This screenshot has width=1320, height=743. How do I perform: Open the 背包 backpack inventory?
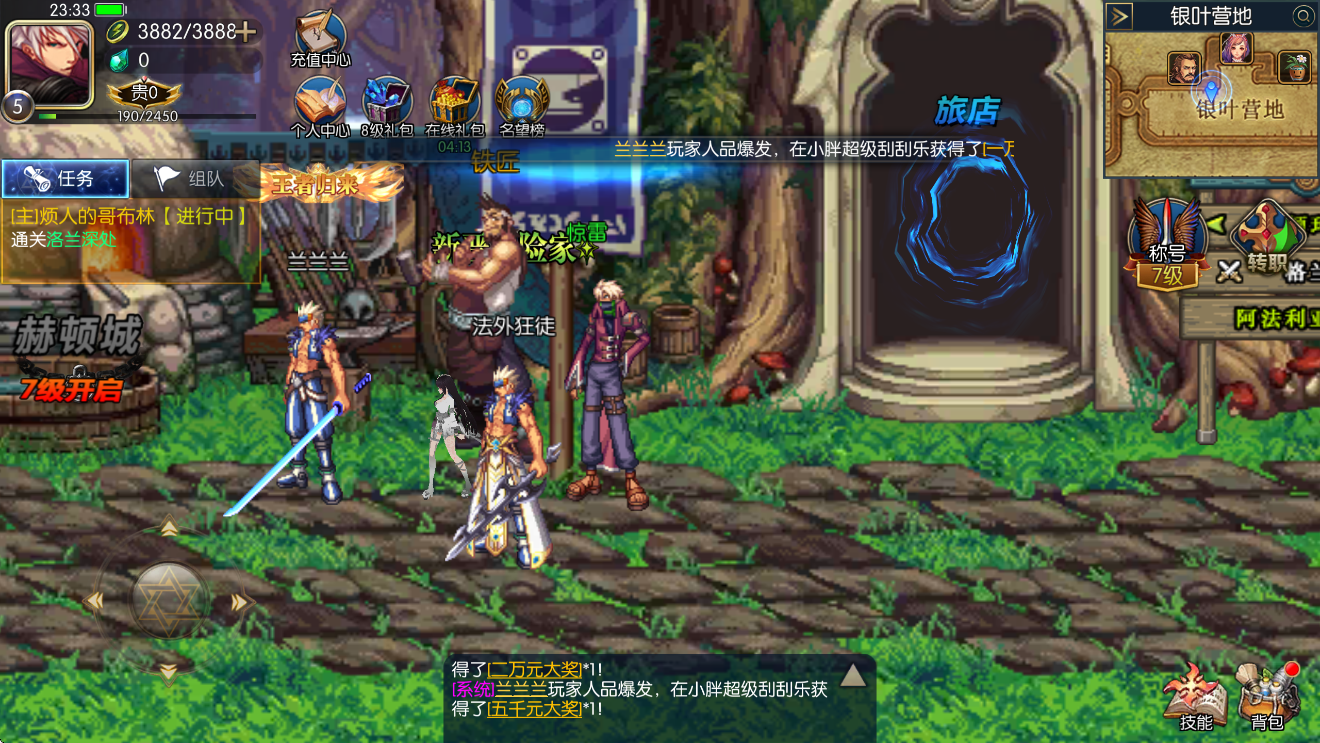point(1267,696)
